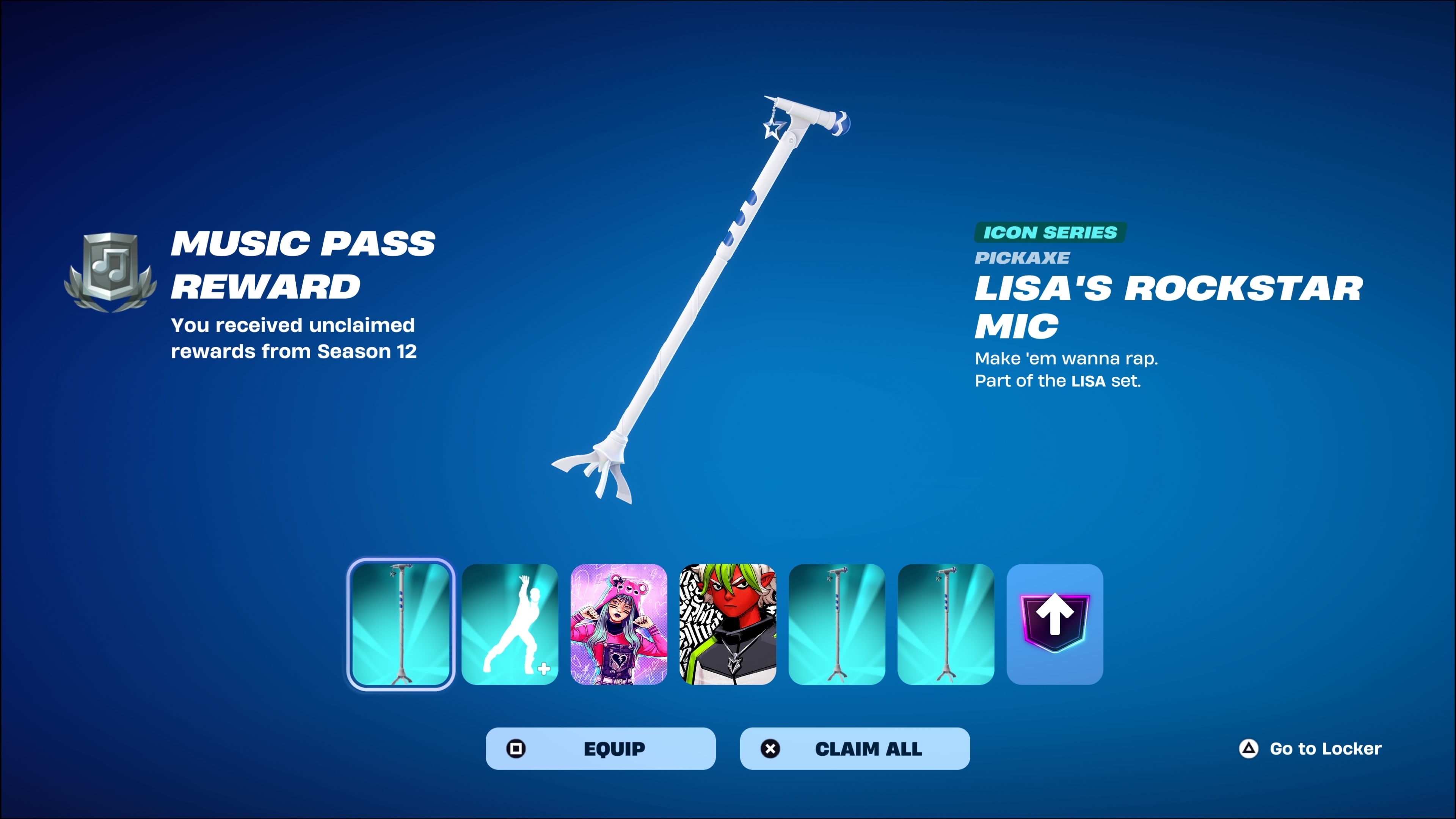
Task: Select the level-up arrow badge reward
Action: [x=1055, y=624]
